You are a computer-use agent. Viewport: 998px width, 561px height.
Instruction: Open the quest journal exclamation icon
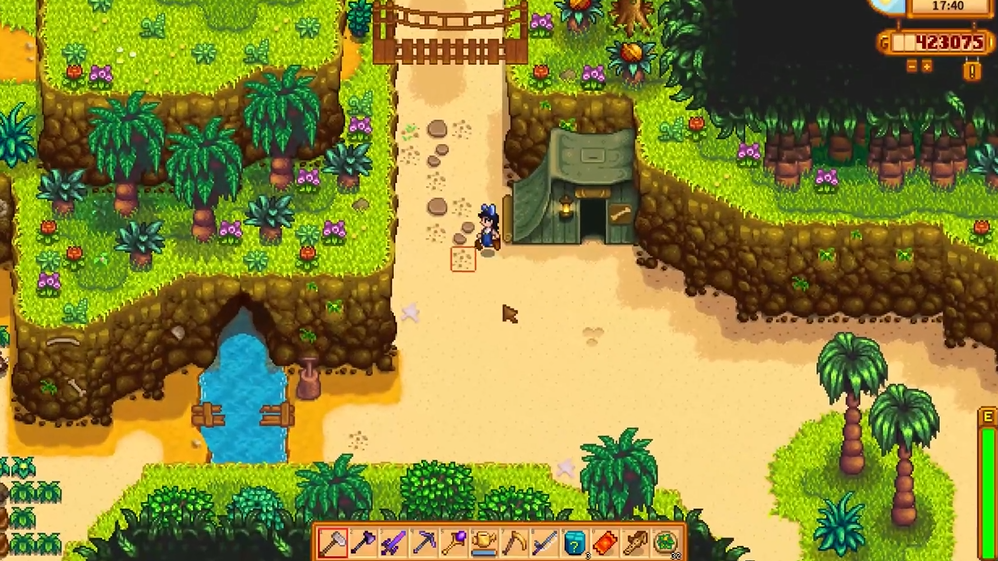[971, 71]
